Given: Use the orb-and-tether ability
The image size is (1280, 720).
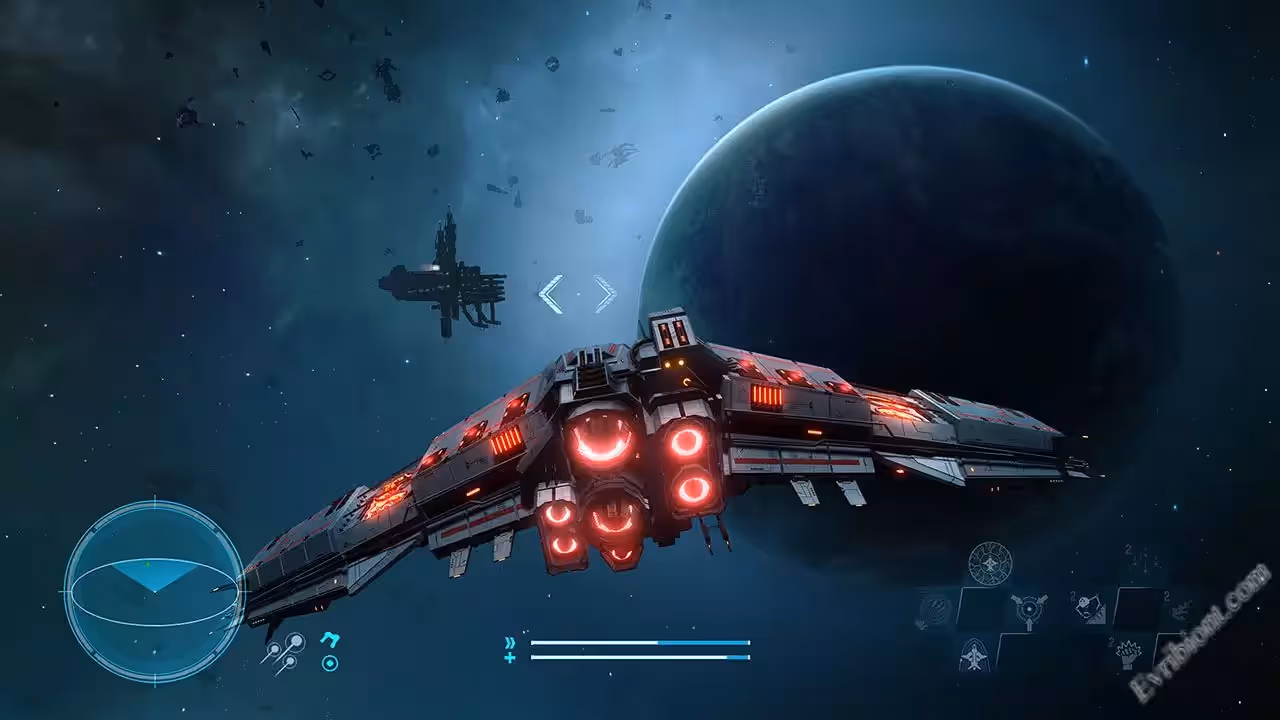Looking at the screenshot, I should (1090, 608).
